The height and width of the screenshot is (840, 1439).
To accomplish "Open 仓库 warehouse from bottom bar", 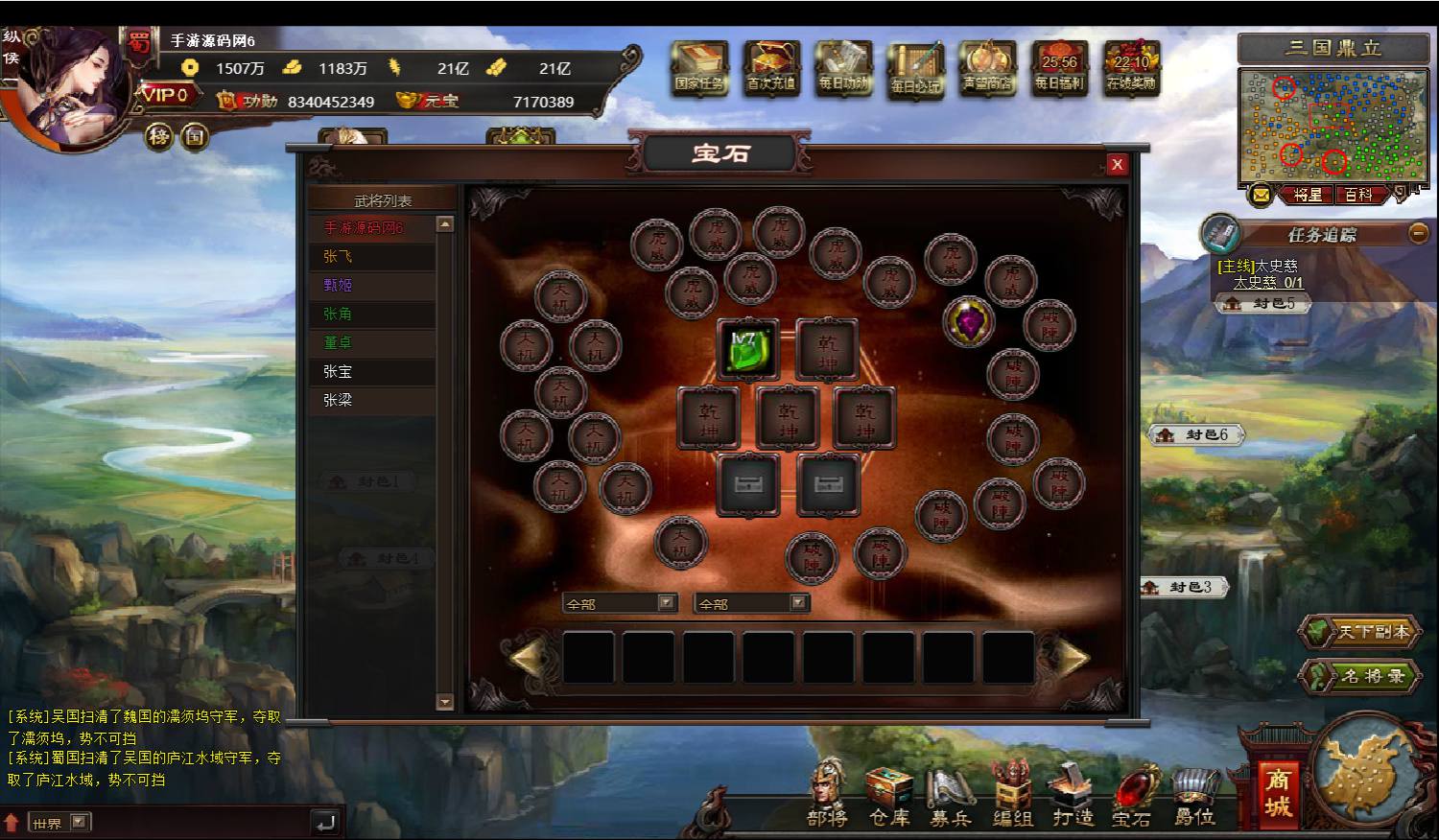I will [x=888, y=796].
